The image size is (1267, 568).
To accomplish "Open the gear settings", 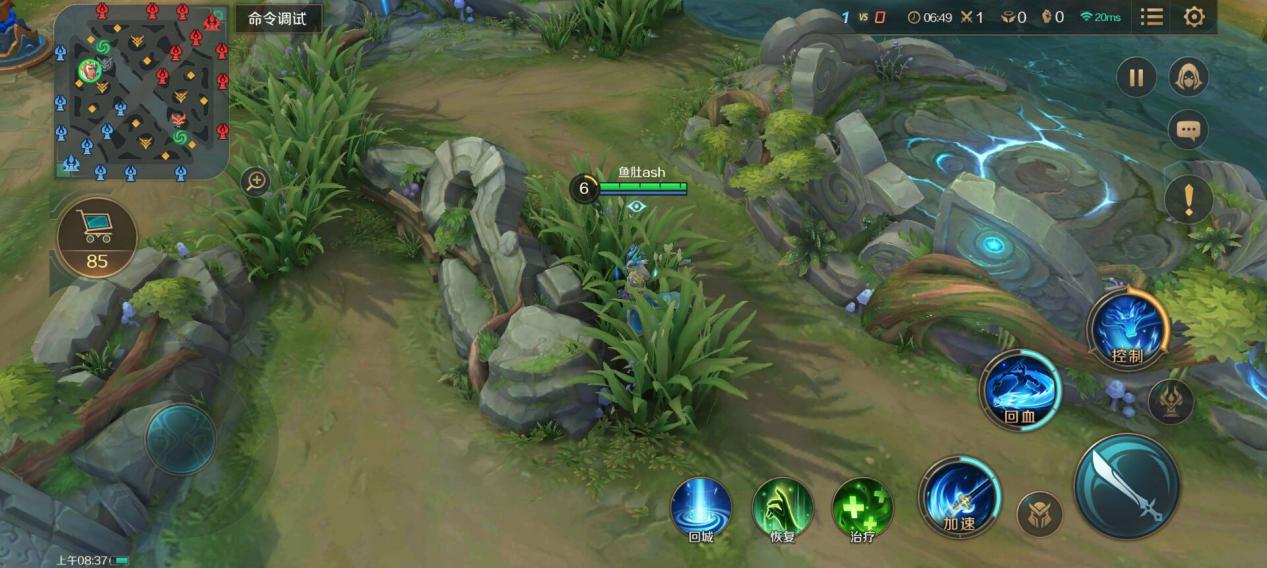I will click(x=1194, y=17).
